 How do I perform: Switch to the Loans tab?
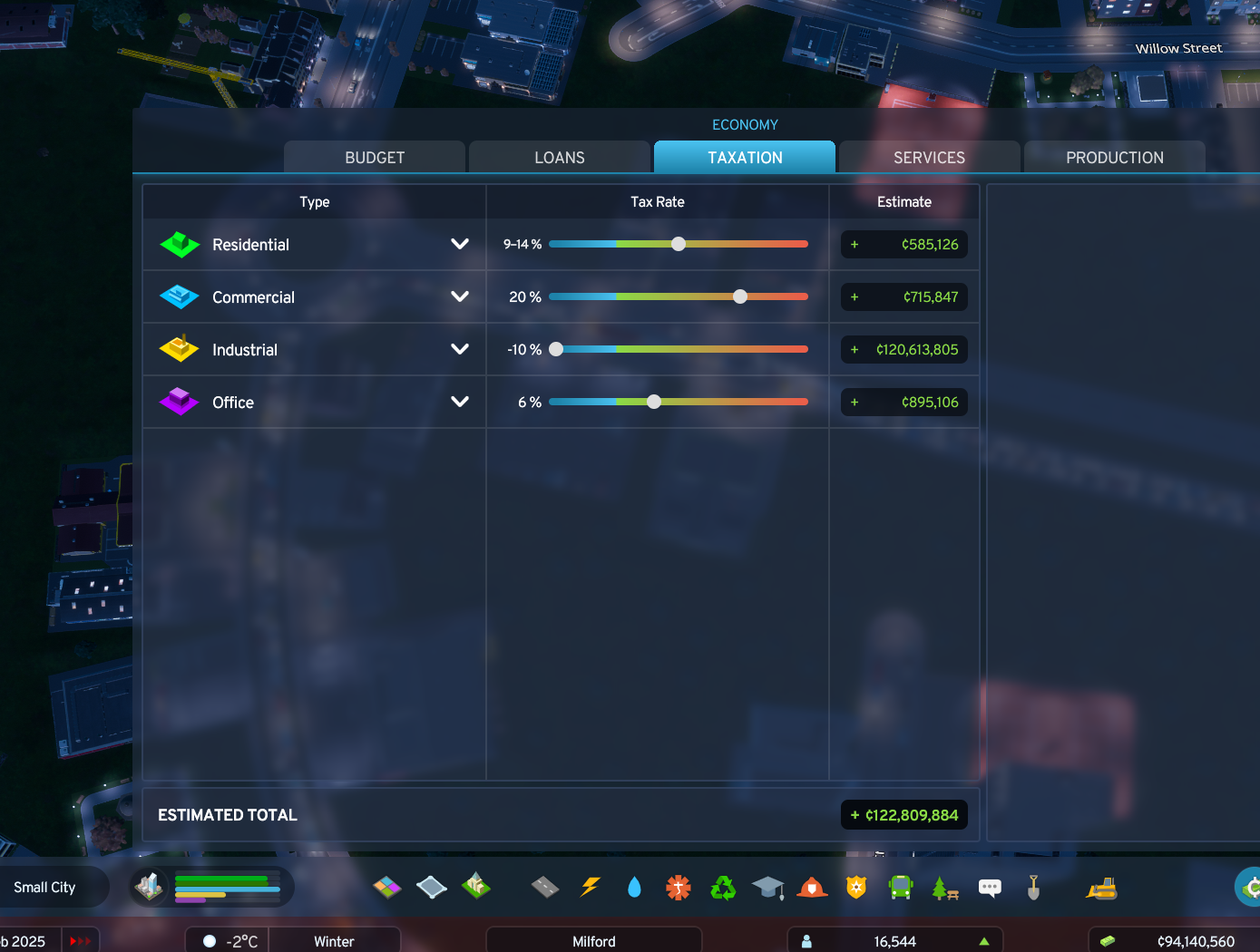point(559,157)
